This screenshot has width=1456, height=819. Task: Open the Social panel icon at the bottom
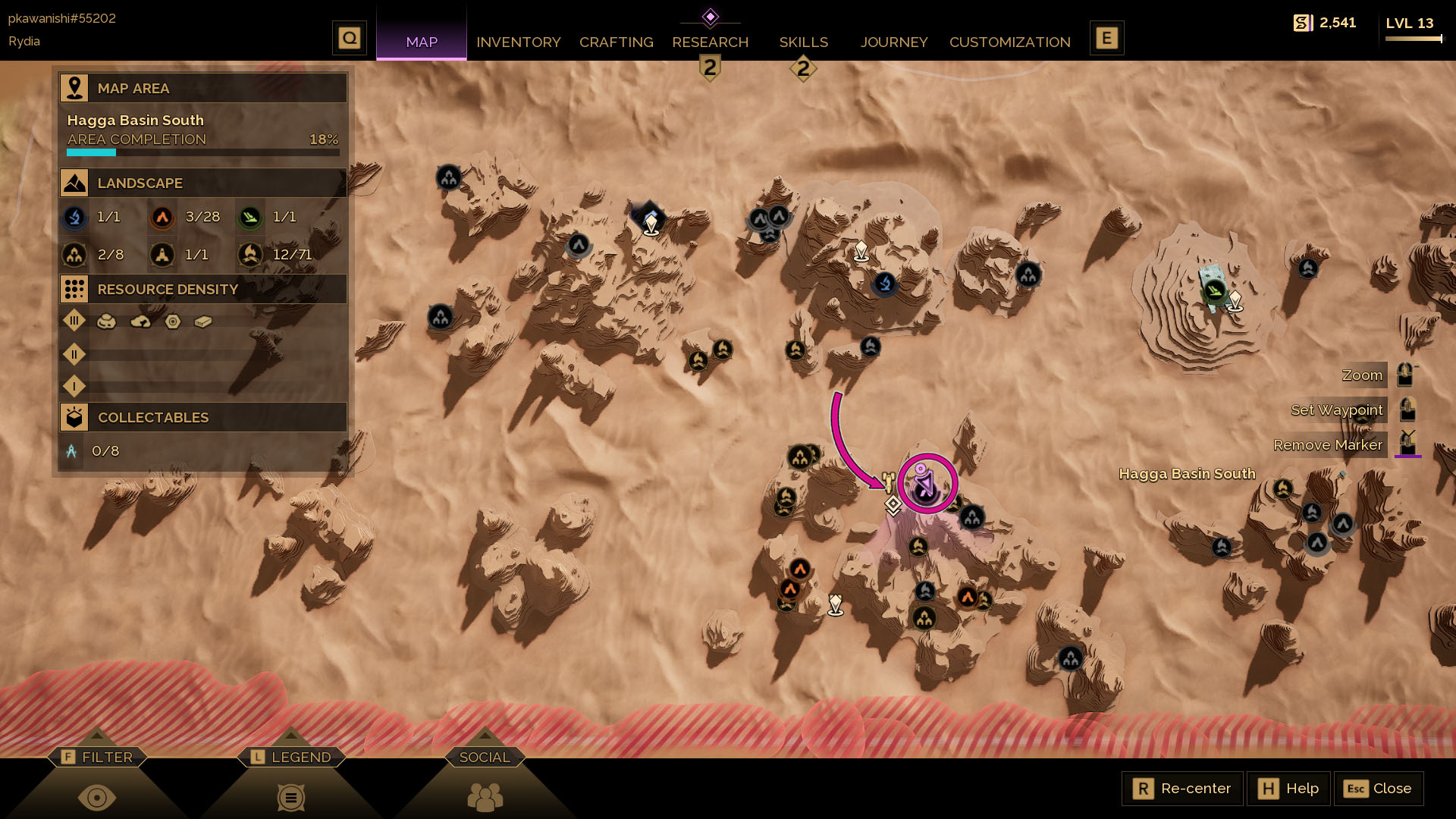pyautogui.click(x=485, y=796)
